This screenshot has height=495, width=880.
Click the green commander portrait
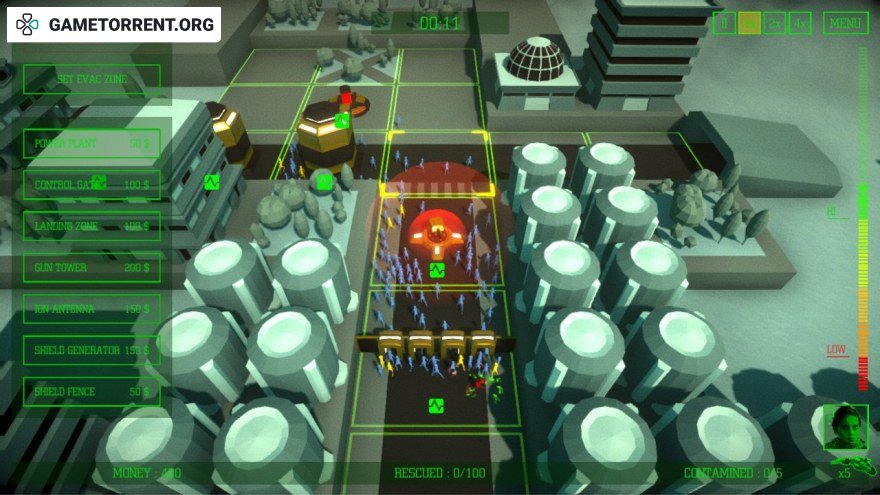click(x=844, y=427)
